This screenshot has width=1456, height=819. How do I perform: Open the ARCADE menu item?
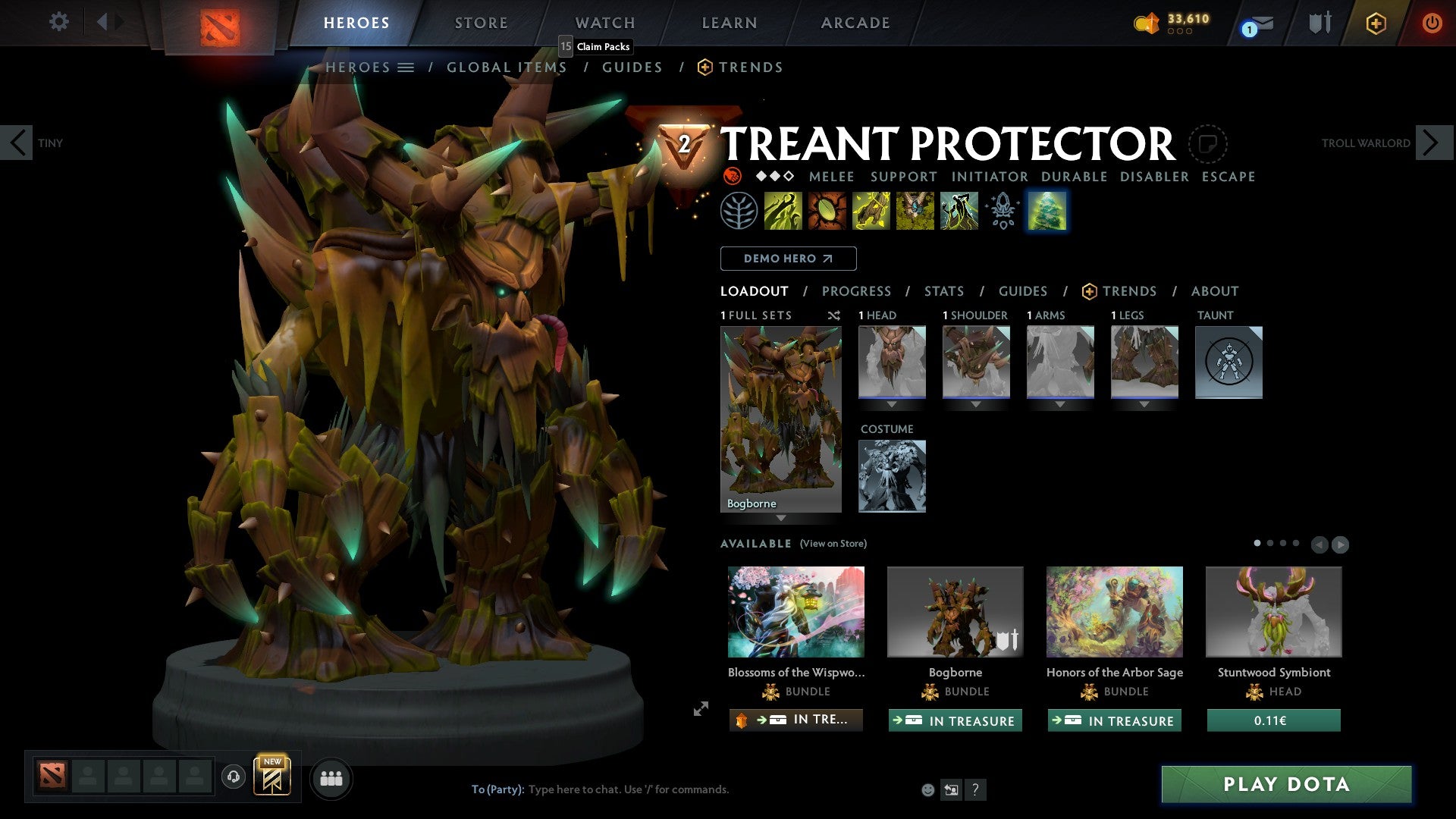tap(855, 23)
